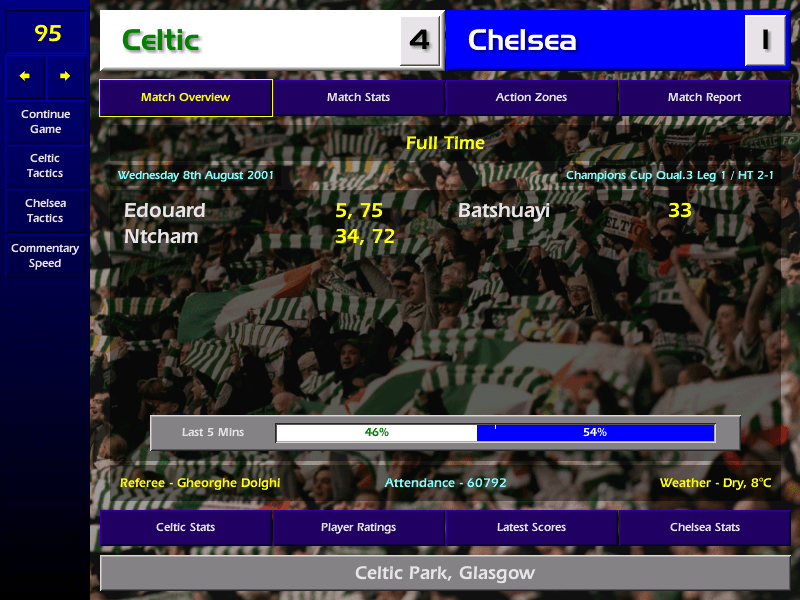Open Chelsea Tactics
800x600 pixels.
coord(45,211)
